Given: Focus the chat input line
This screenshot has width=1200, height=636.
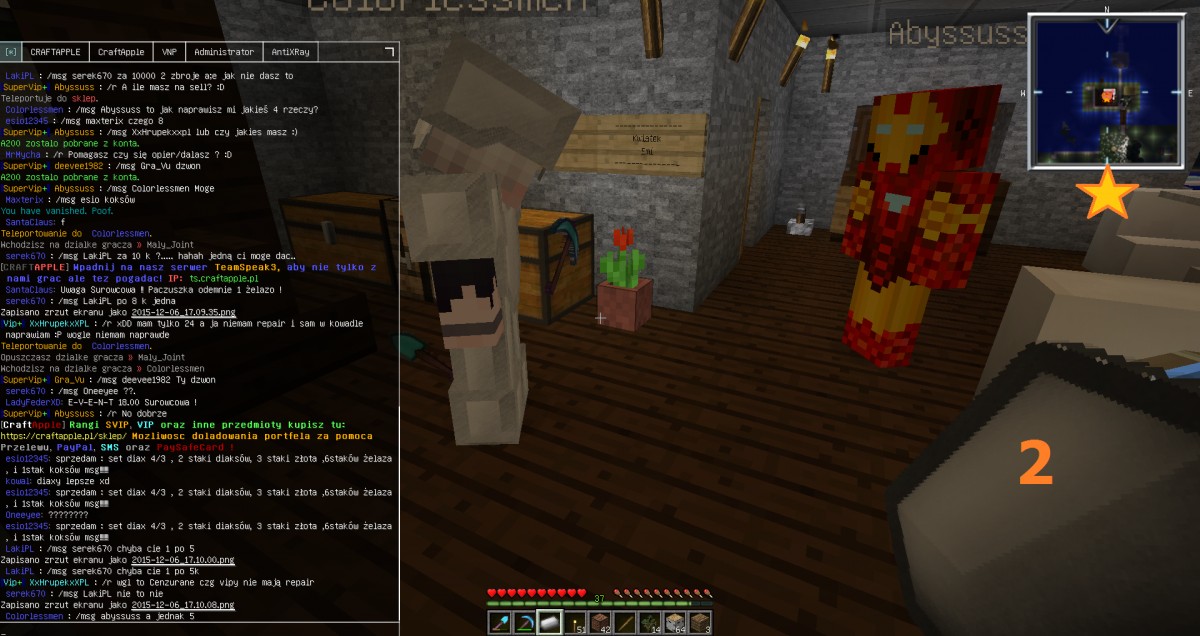Looking at the screenshot, I should coord(200,629).
